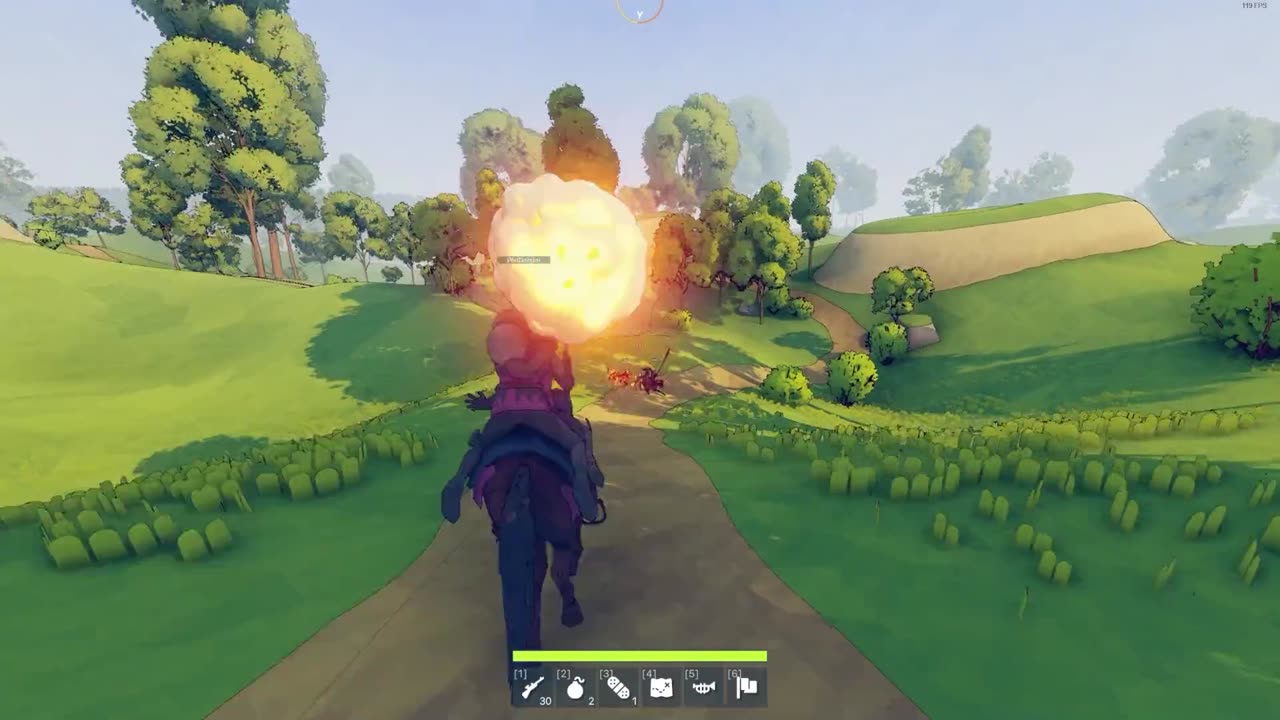Choose the bandage healing item
Screen dimensions: 1280x720
point(618,687)
